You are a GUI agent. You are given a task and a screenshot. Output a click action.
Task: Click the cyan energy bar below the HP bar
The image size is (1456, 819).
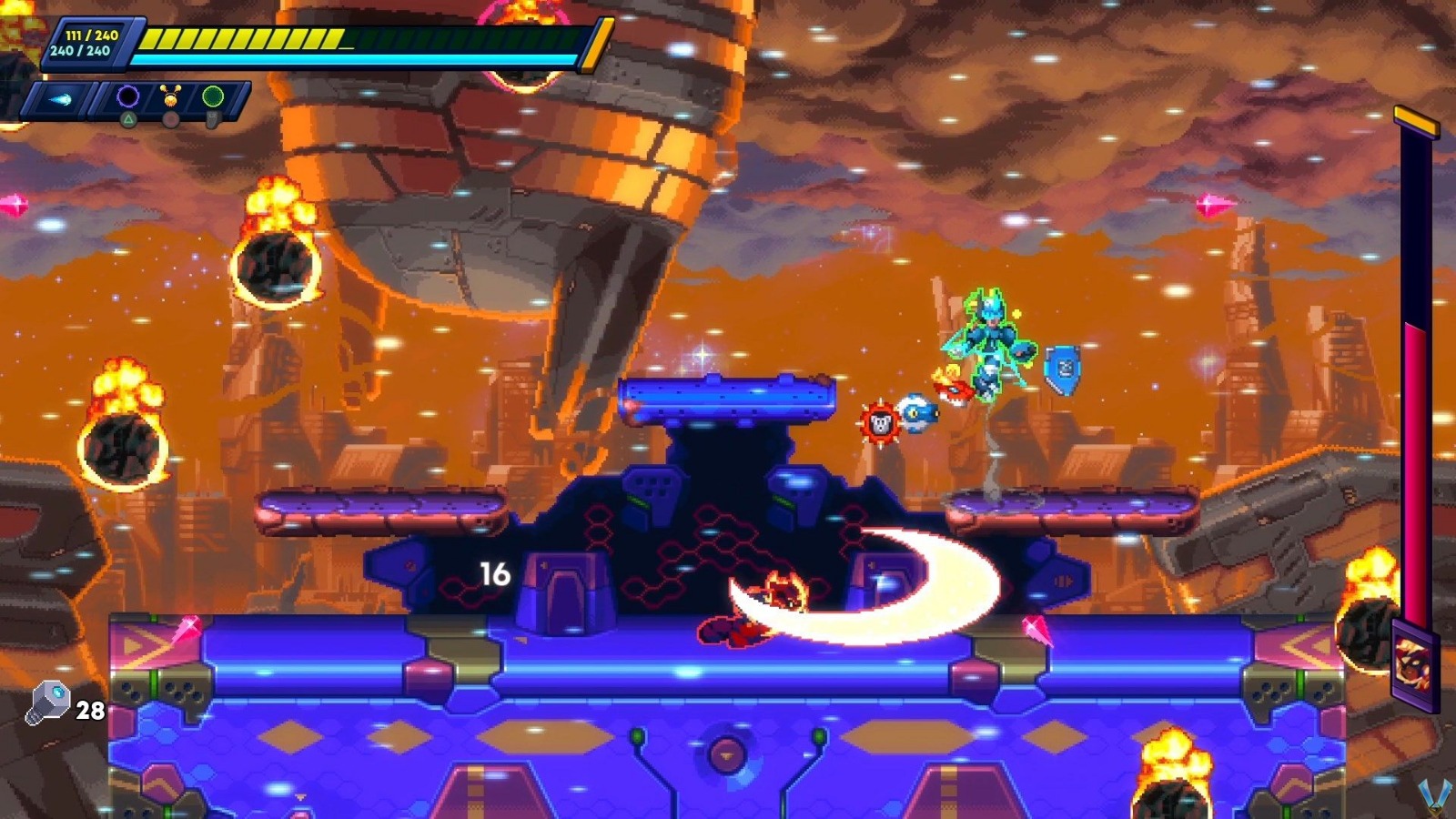point(355,57)
